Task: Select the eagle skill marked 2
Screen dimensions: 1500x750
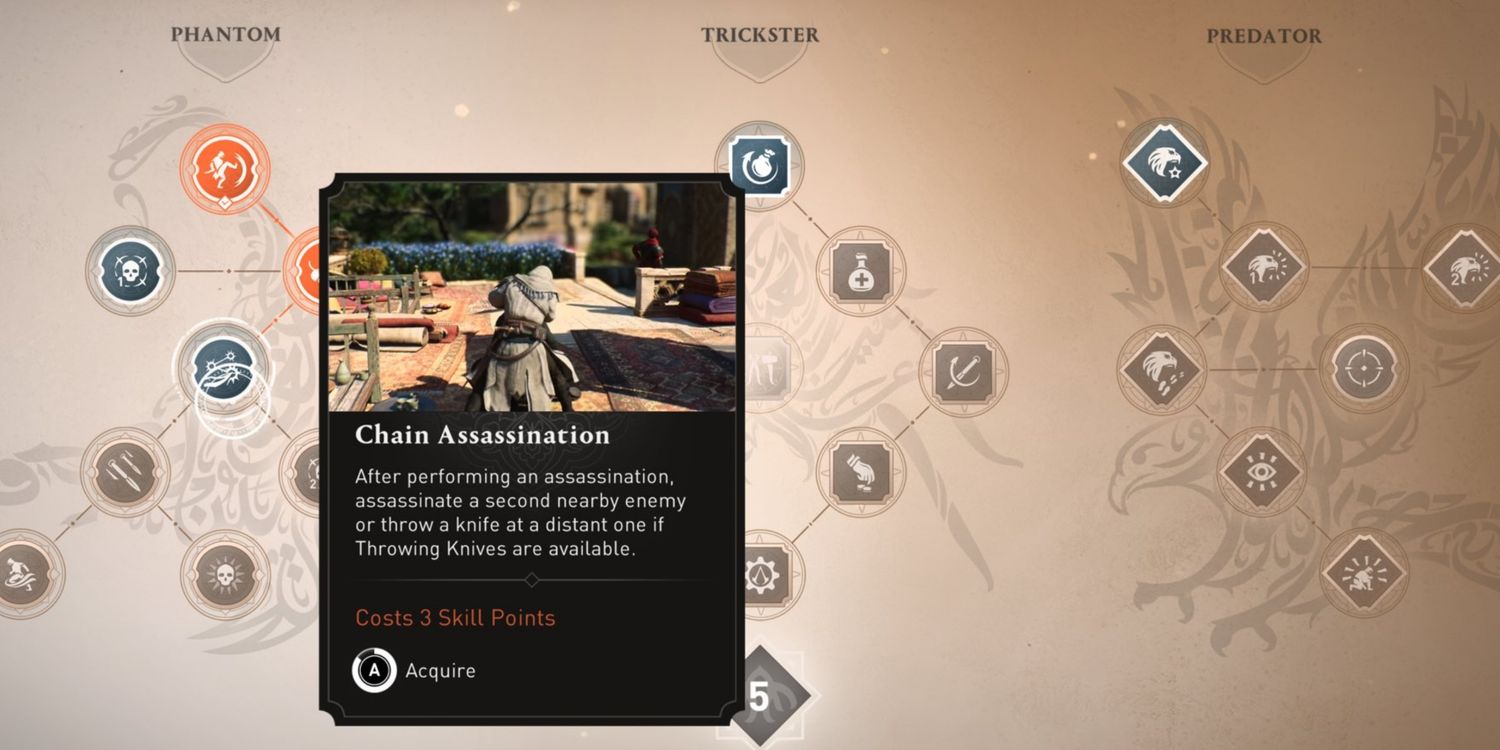Action: [1462, 267]
